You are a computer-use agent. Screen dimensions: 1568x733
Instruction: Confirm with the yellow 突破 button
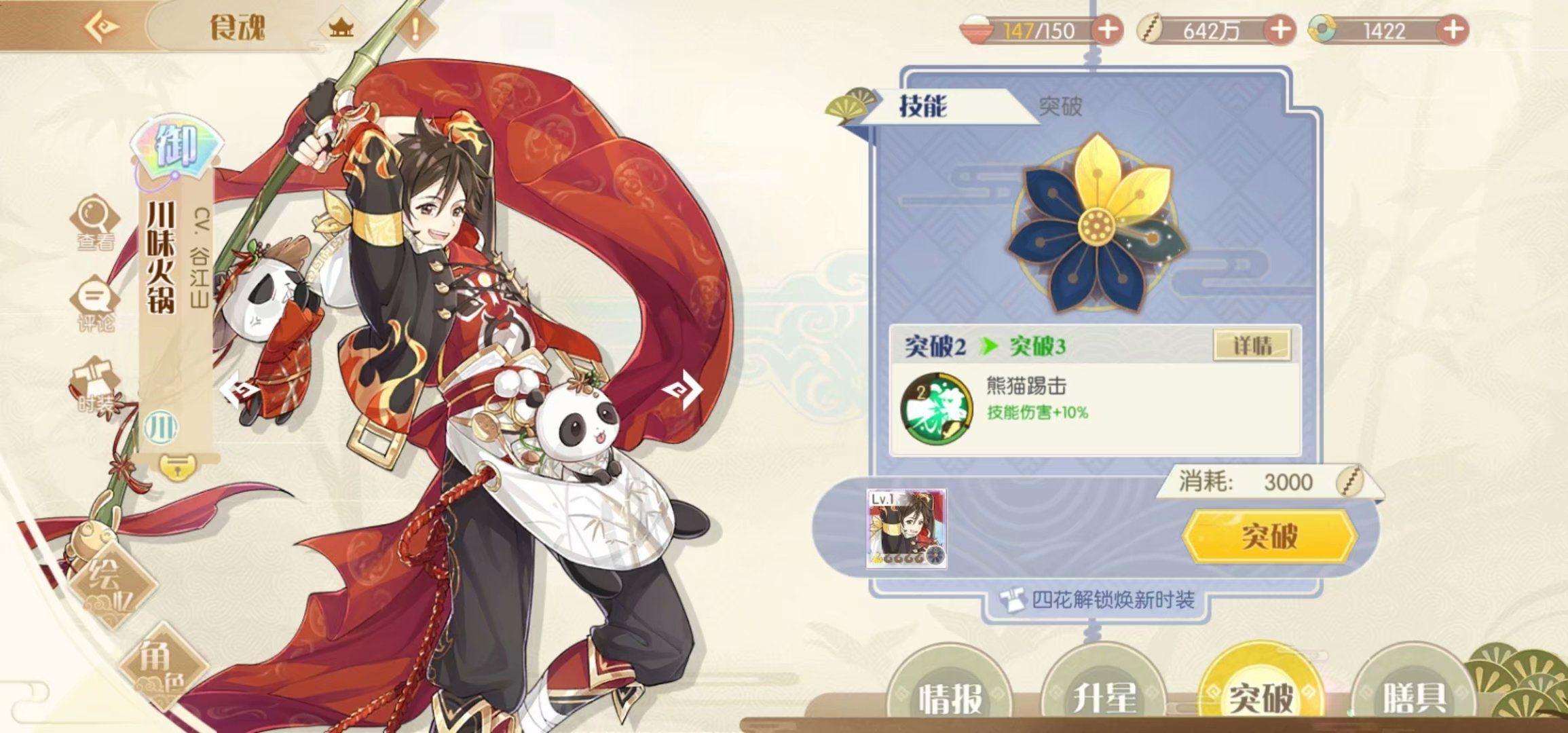click(1269, 536)
